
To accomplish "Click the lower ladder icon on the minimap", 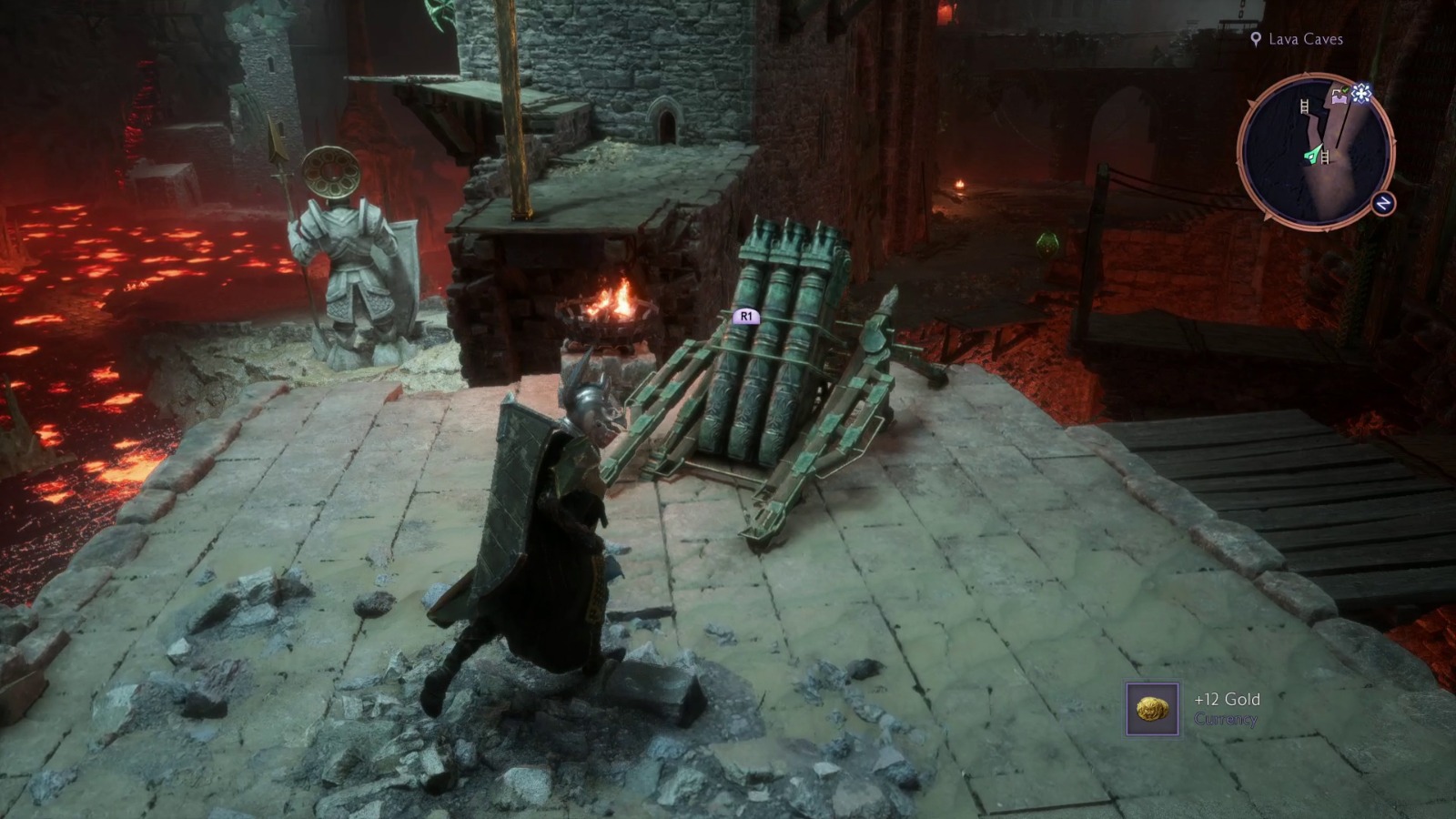I will tap(1325, 157).
